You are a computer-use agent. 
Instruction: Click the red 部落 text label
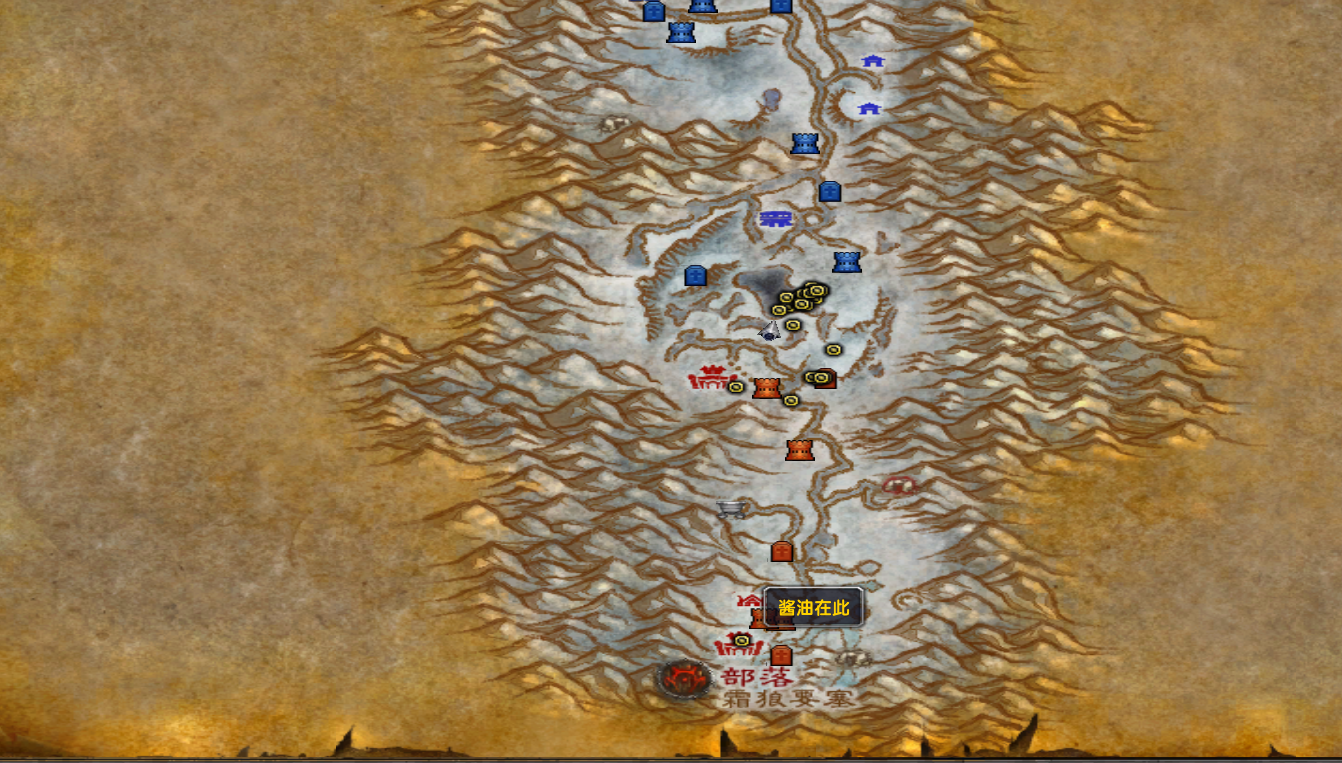click(x=756, y=676)
